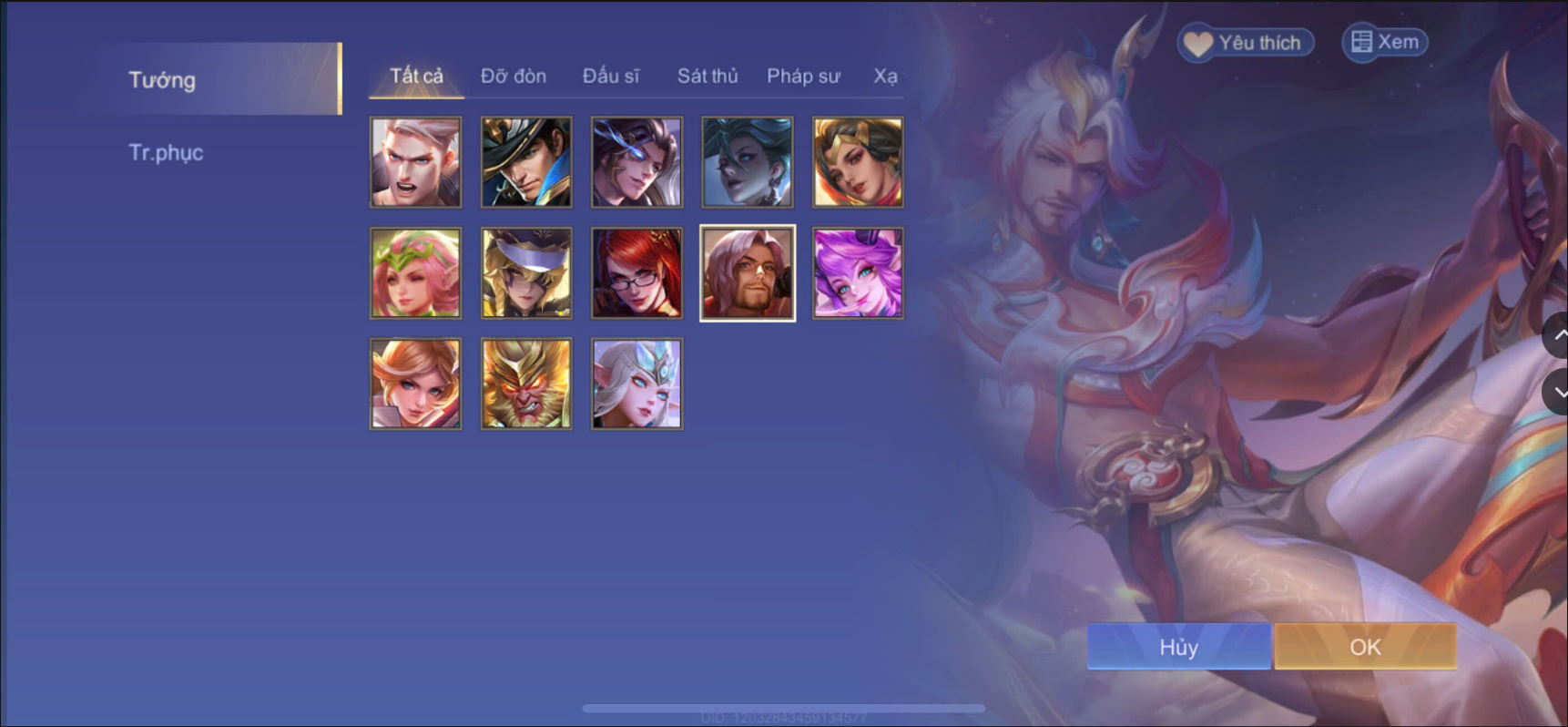Select the pink fairy hero portrait
This screenshot has width=1568, height=727.
point(415,272)
